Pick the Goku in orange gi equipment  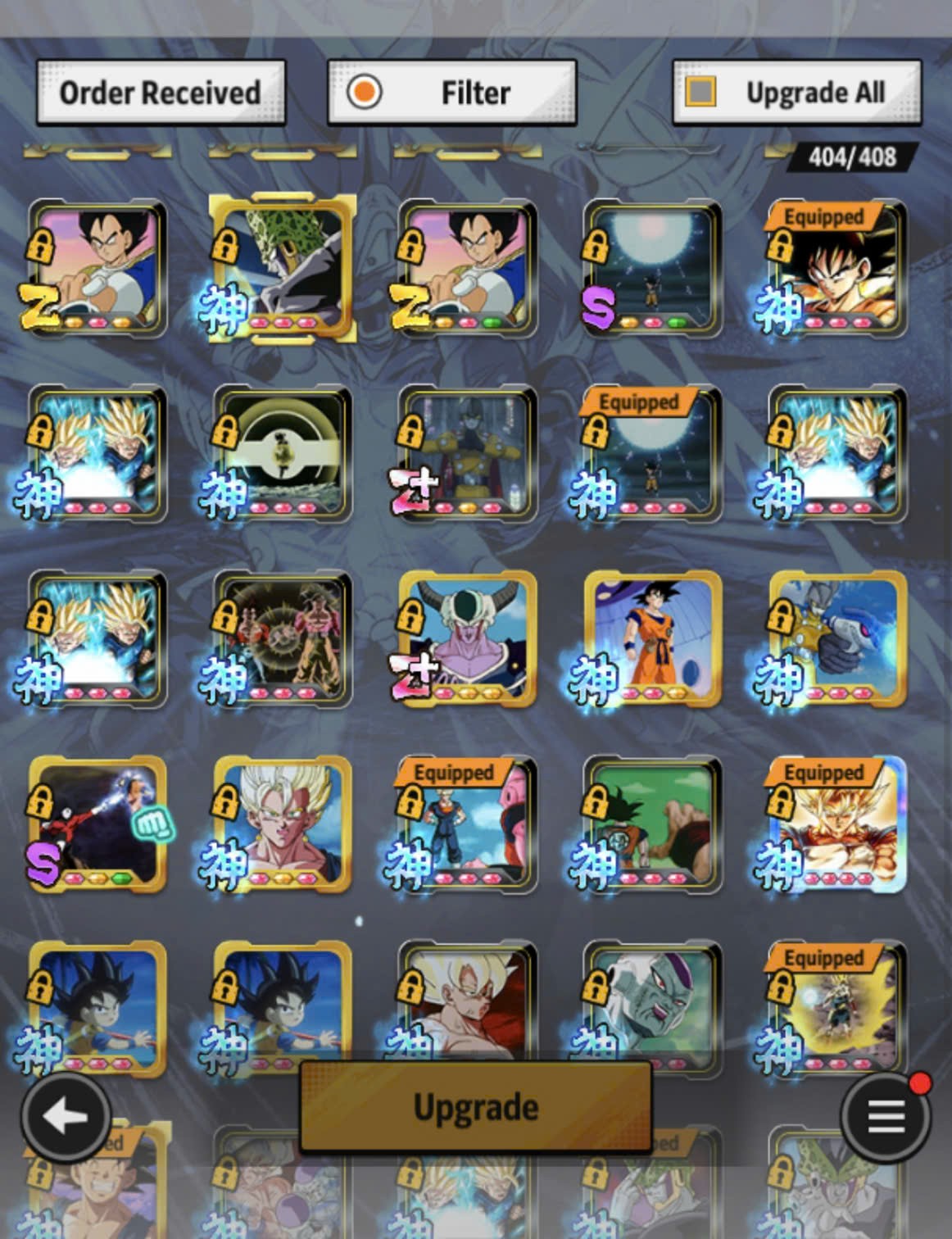pyautogui.click(x=652, y=639)
